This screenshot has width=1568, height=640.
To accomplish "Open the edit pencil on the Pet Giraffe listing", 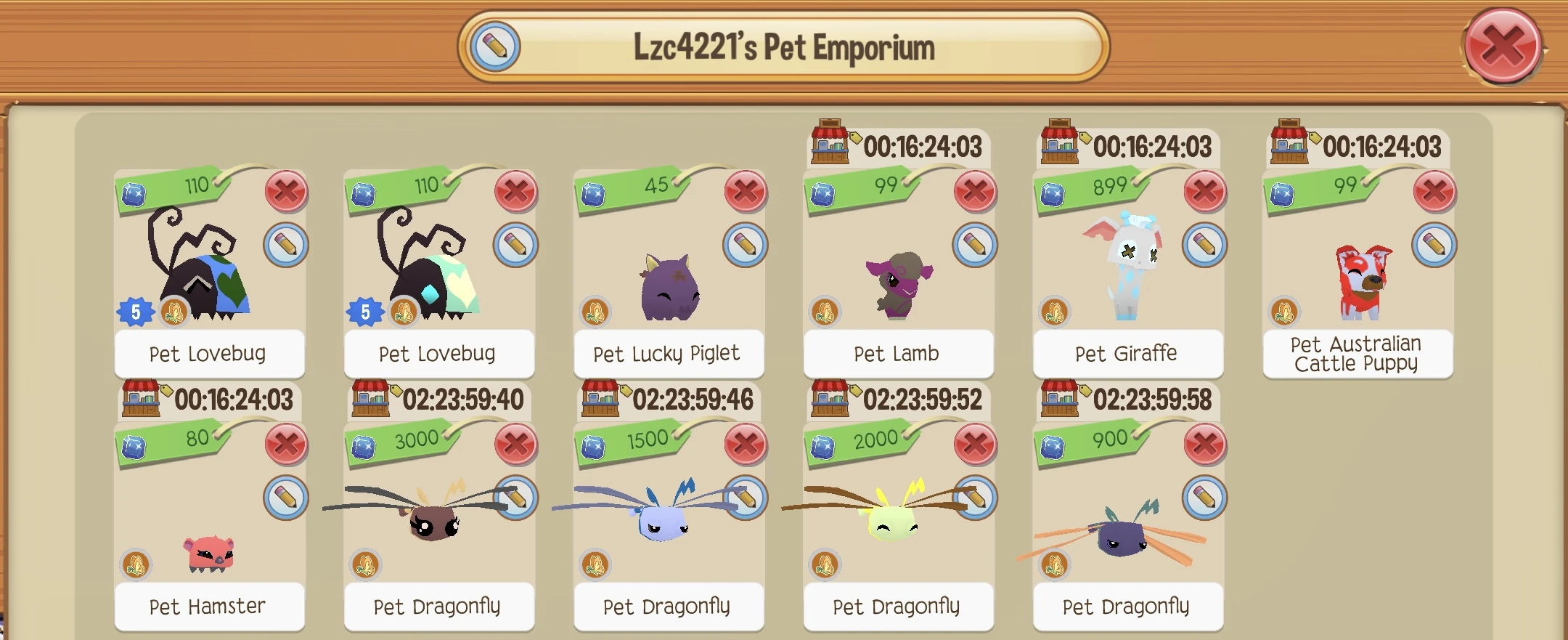I will click(1205, 245).
